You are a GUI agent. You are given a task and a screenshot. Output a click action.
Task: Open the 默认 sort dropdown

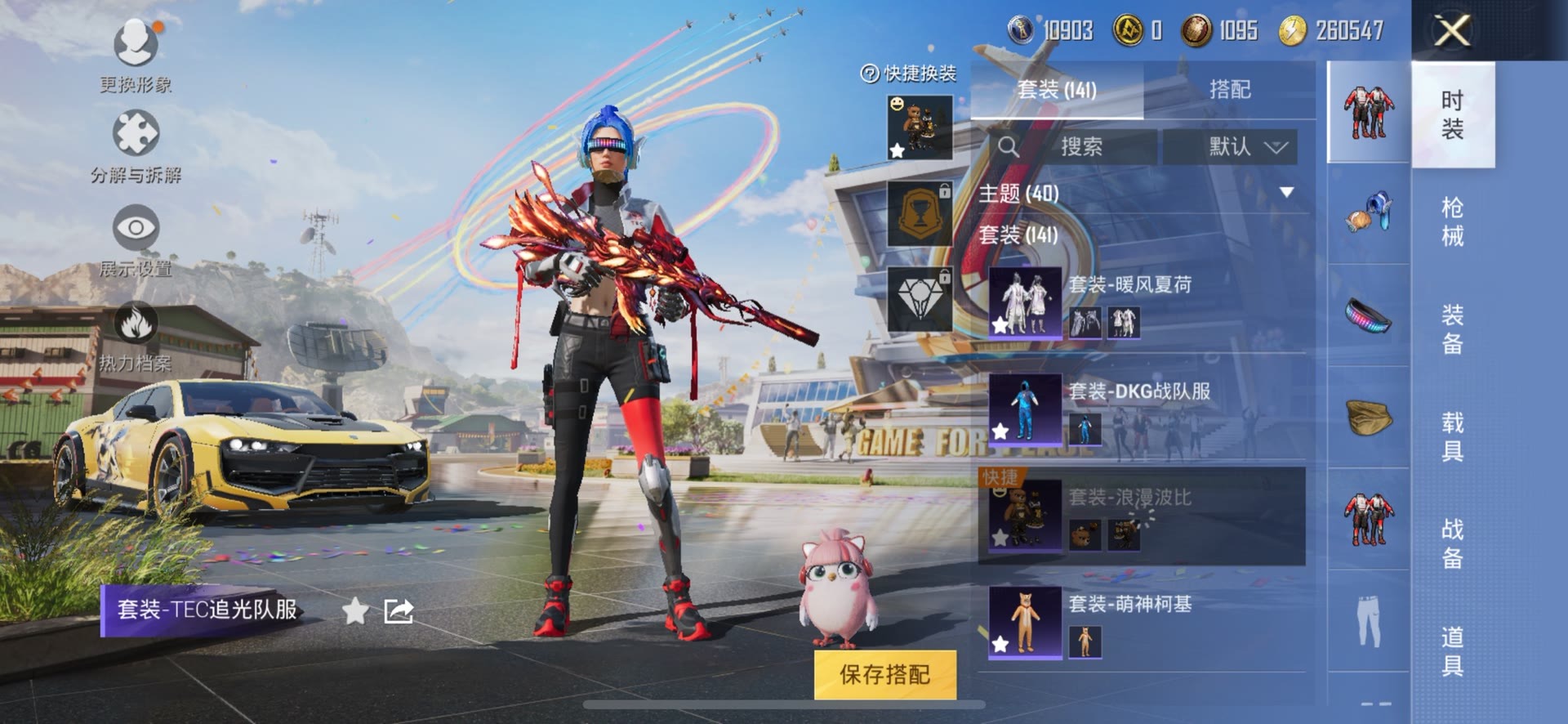point(1246,147)
